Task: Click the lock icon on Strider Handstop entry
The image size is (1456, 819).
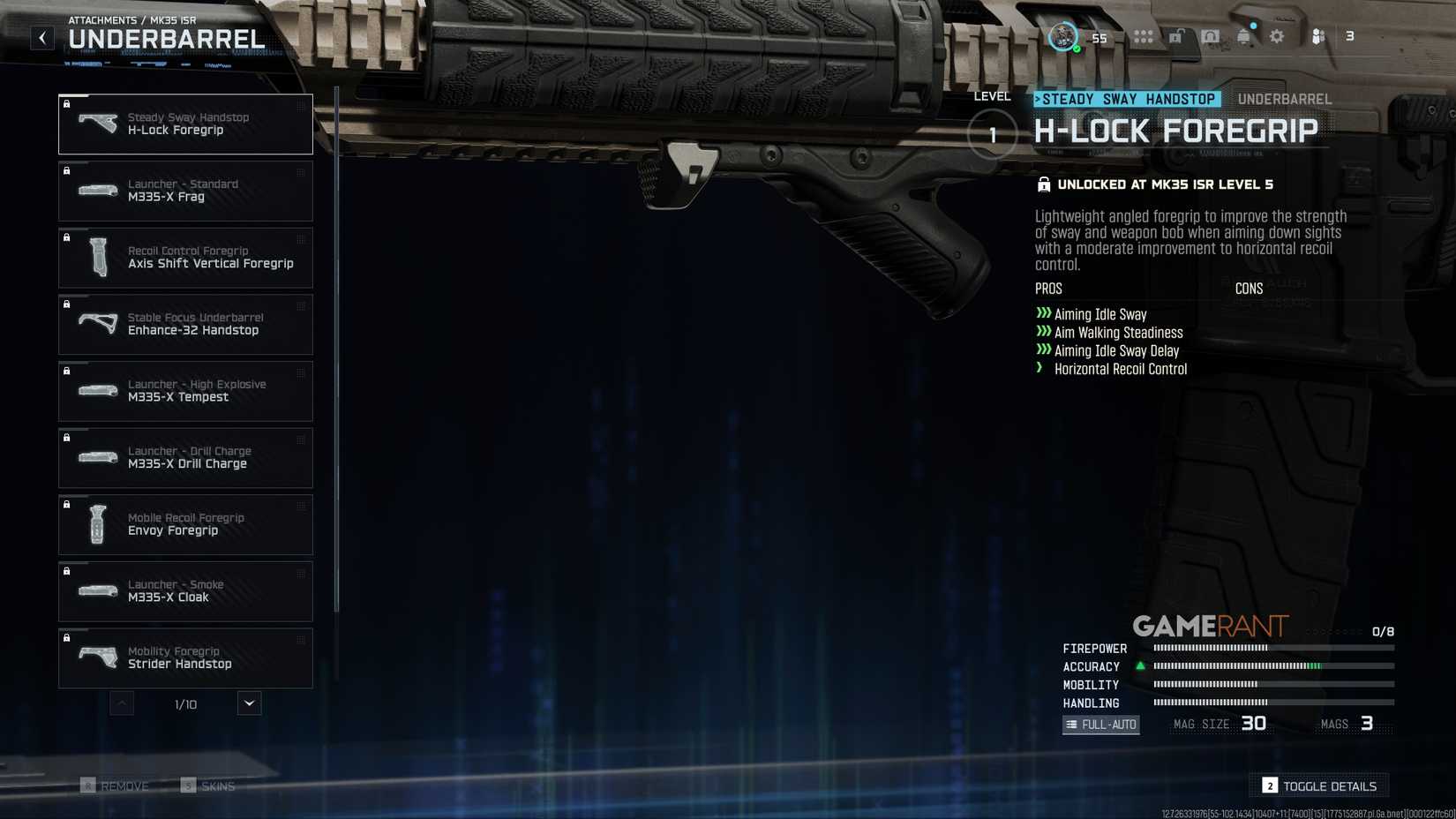Action: click(x=67, y=637)
